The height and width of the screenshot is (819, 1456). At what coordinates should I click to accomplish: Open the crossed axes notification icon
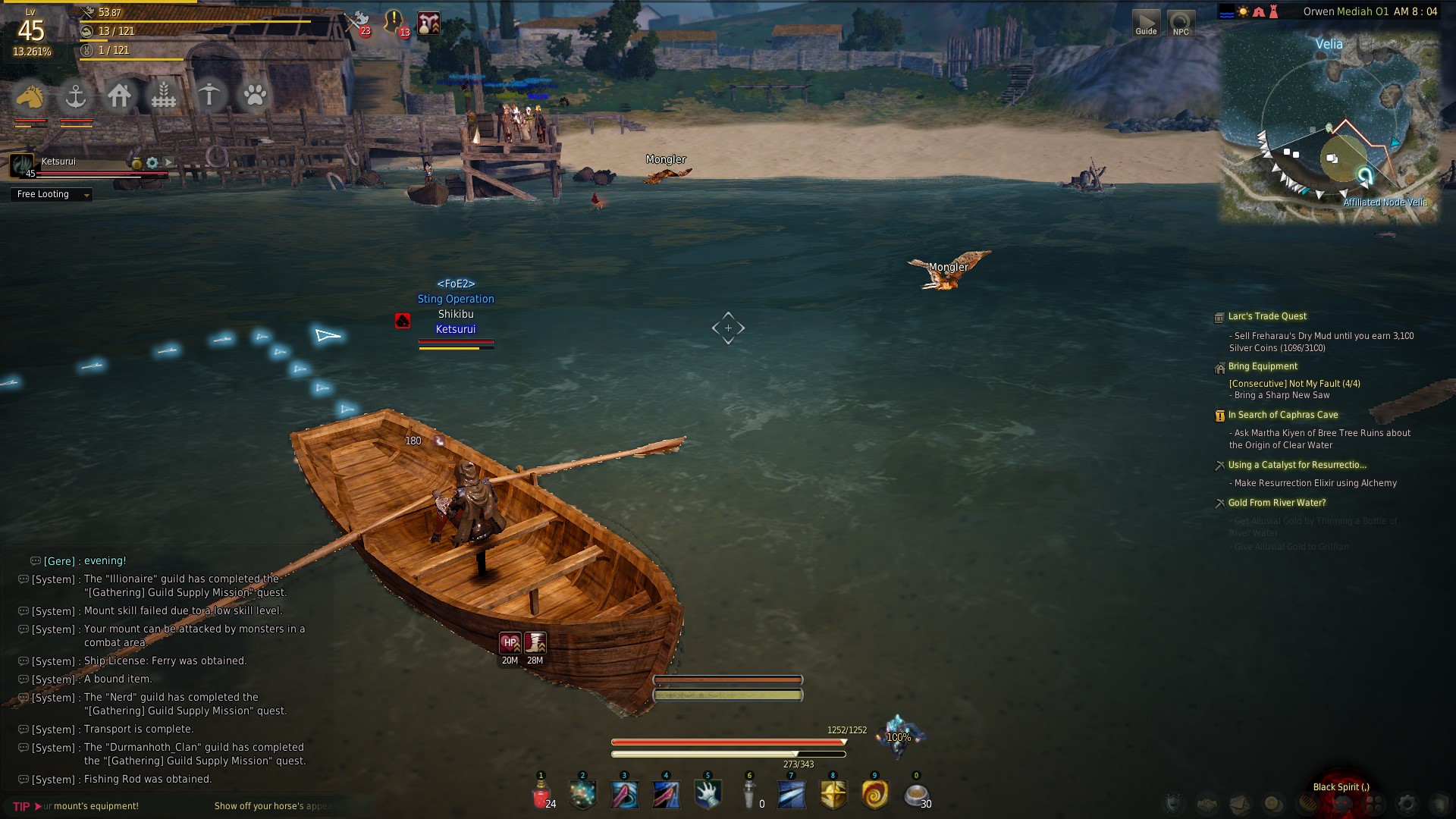357,22
